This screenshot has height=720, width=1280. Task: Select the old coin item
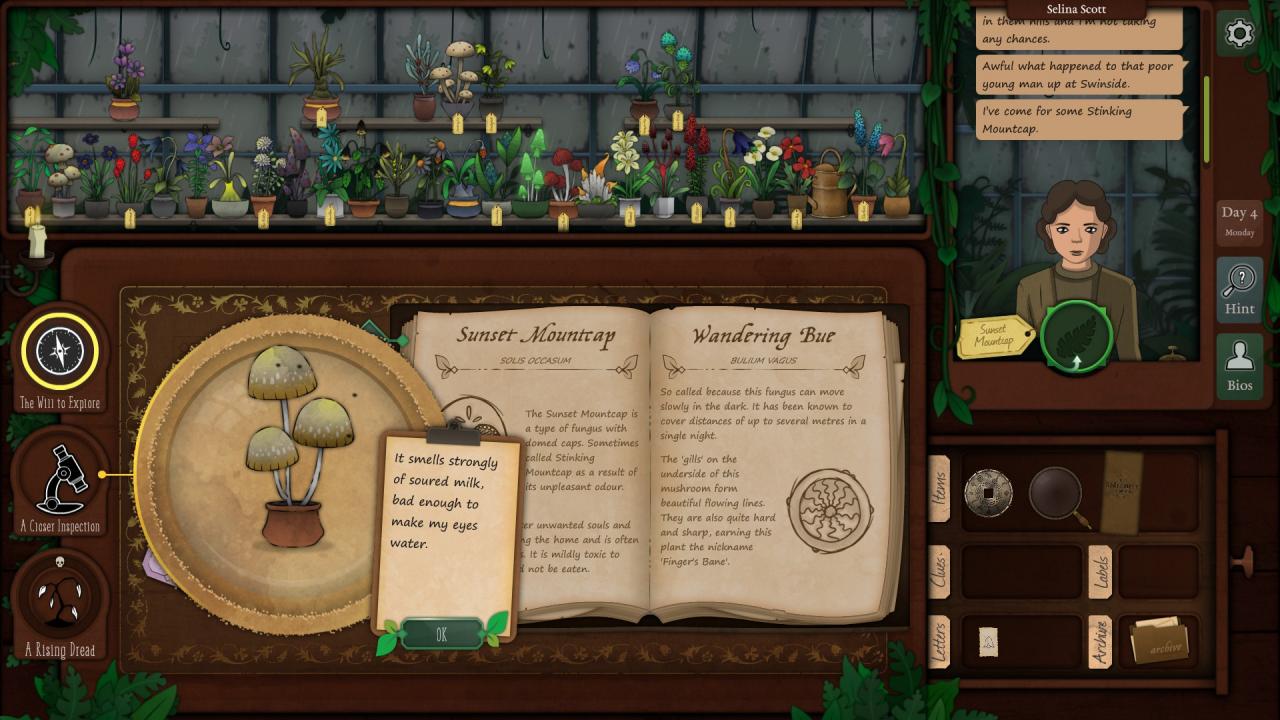point(988,492)
